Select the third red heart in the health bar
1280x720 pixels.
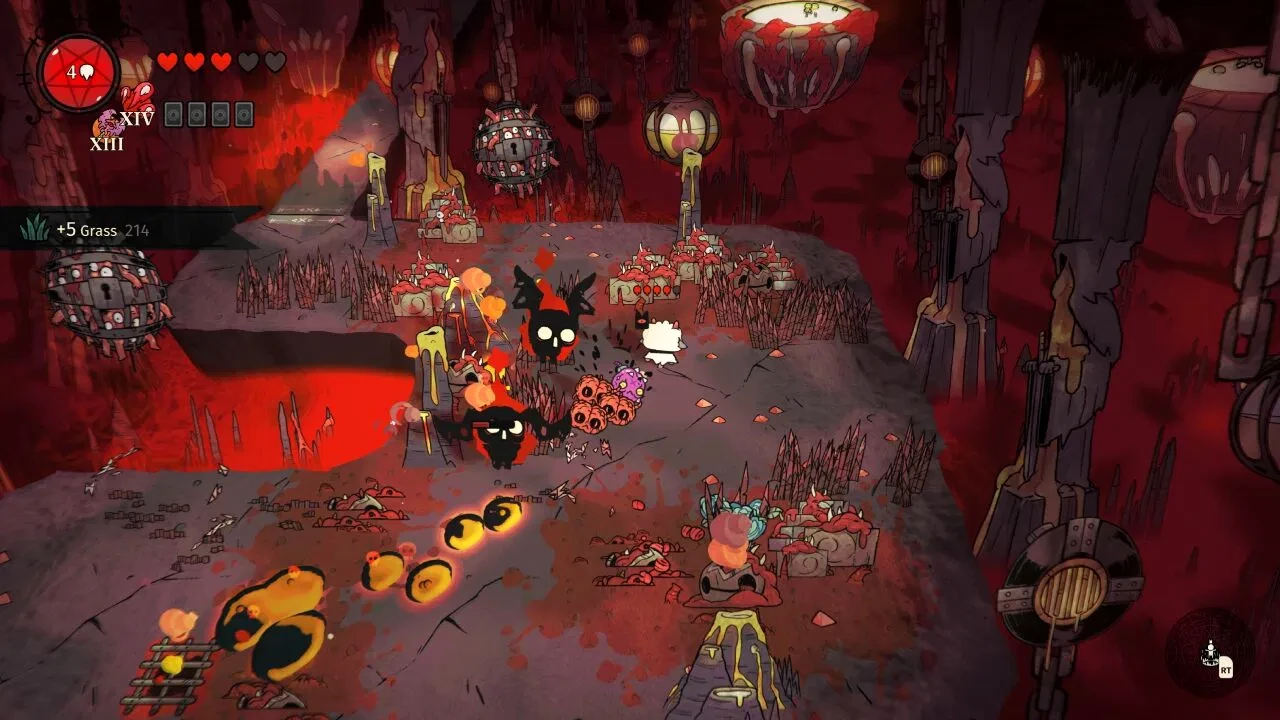(x=221, y=63)
